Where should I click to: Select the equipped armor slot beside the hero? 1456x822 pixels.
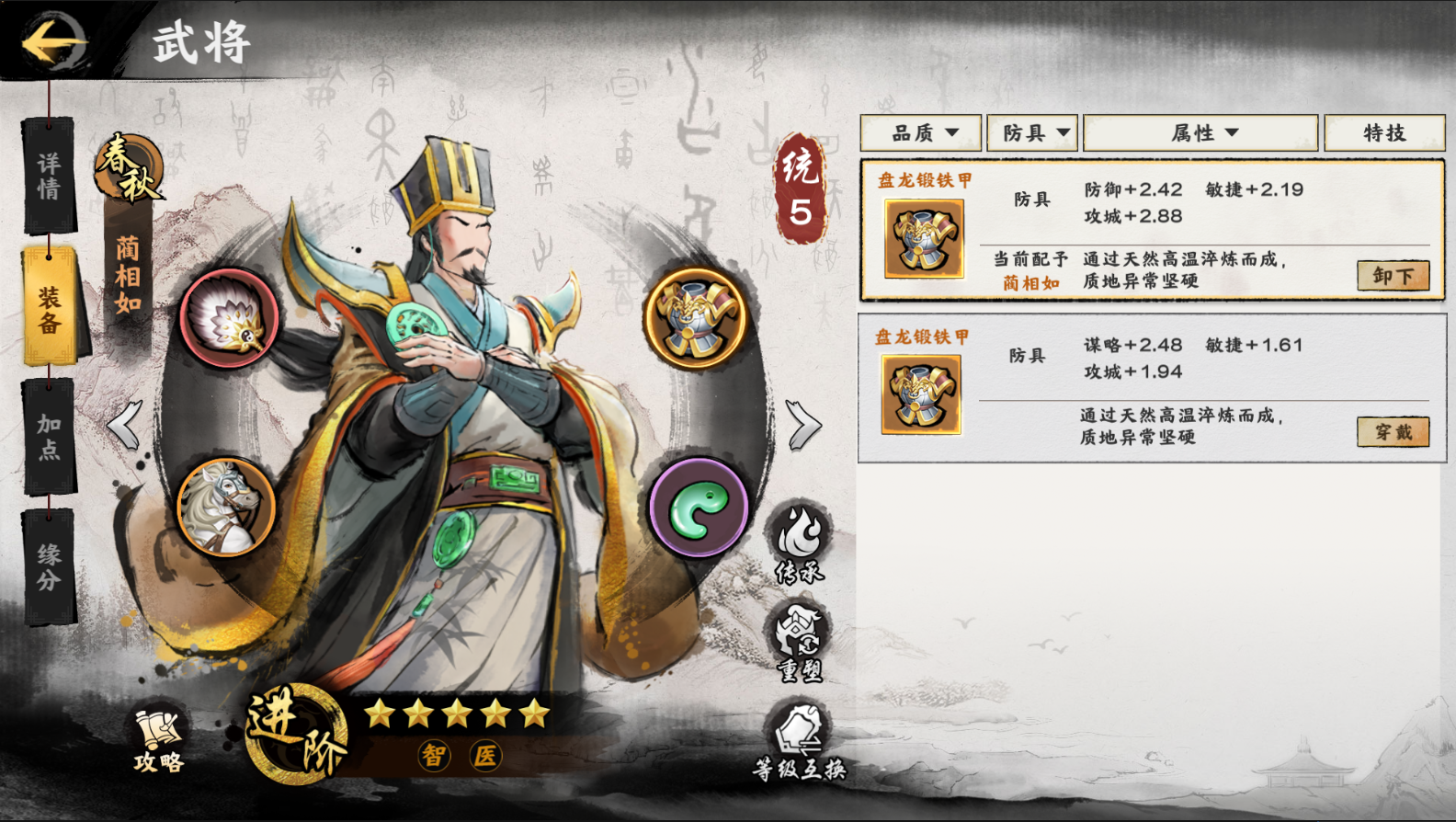tap(698, 318)
